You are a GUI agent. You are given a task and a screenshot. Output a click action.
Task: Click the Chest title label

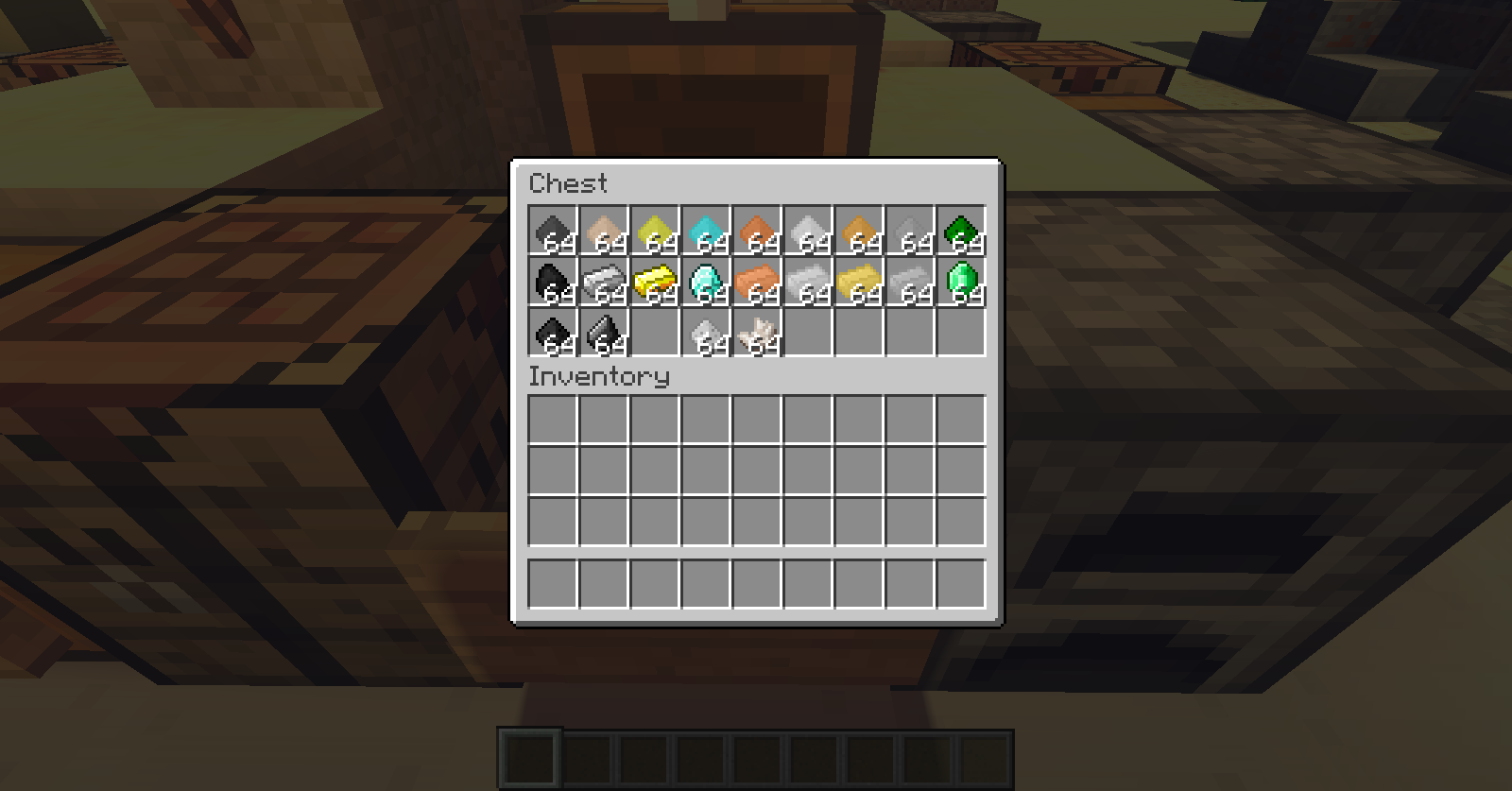tap(567, 183)
